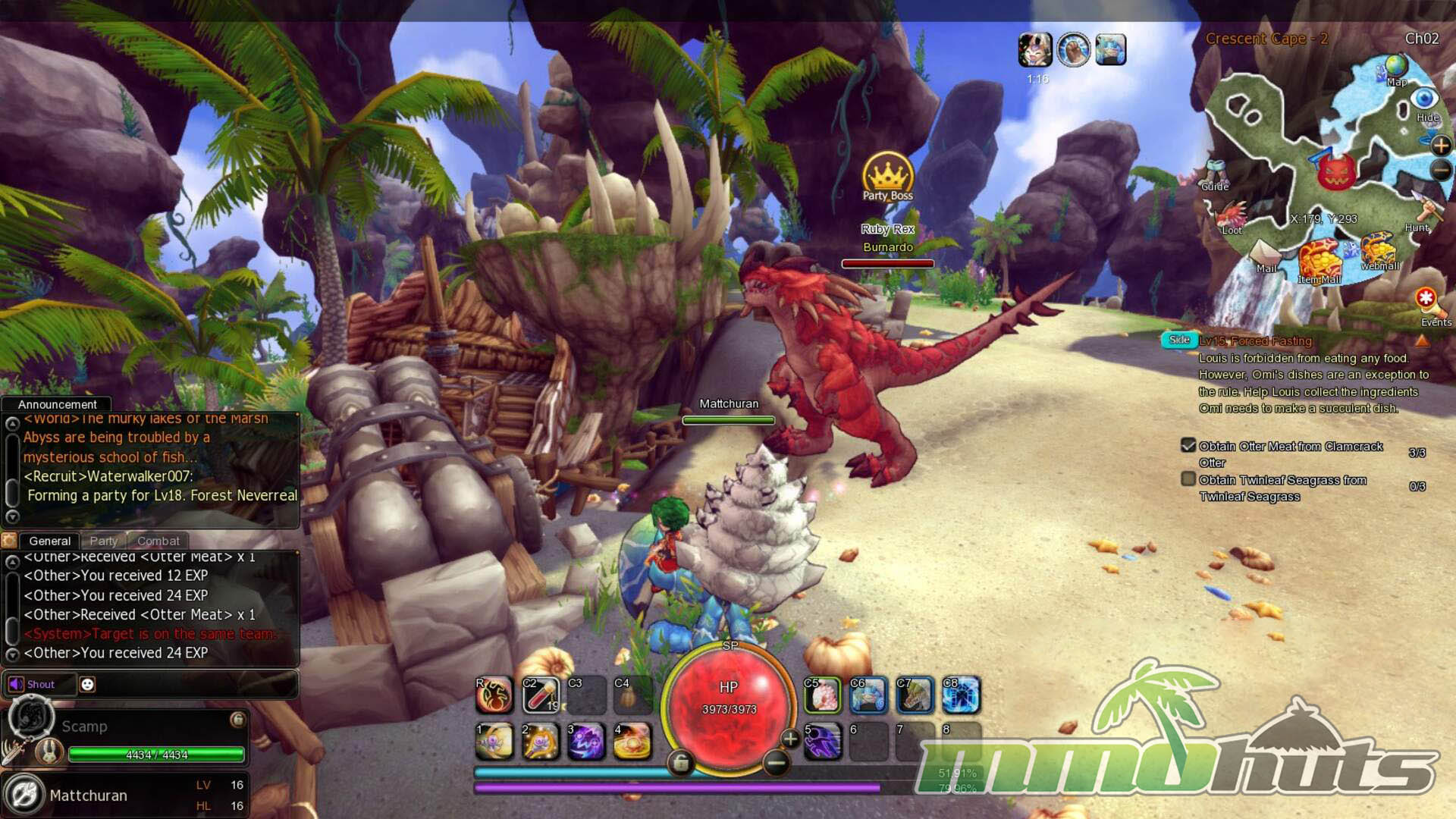Select the Forced Fasting side quest
The height and width of the screenshot is (819, 1456).
coord(1255,341)
